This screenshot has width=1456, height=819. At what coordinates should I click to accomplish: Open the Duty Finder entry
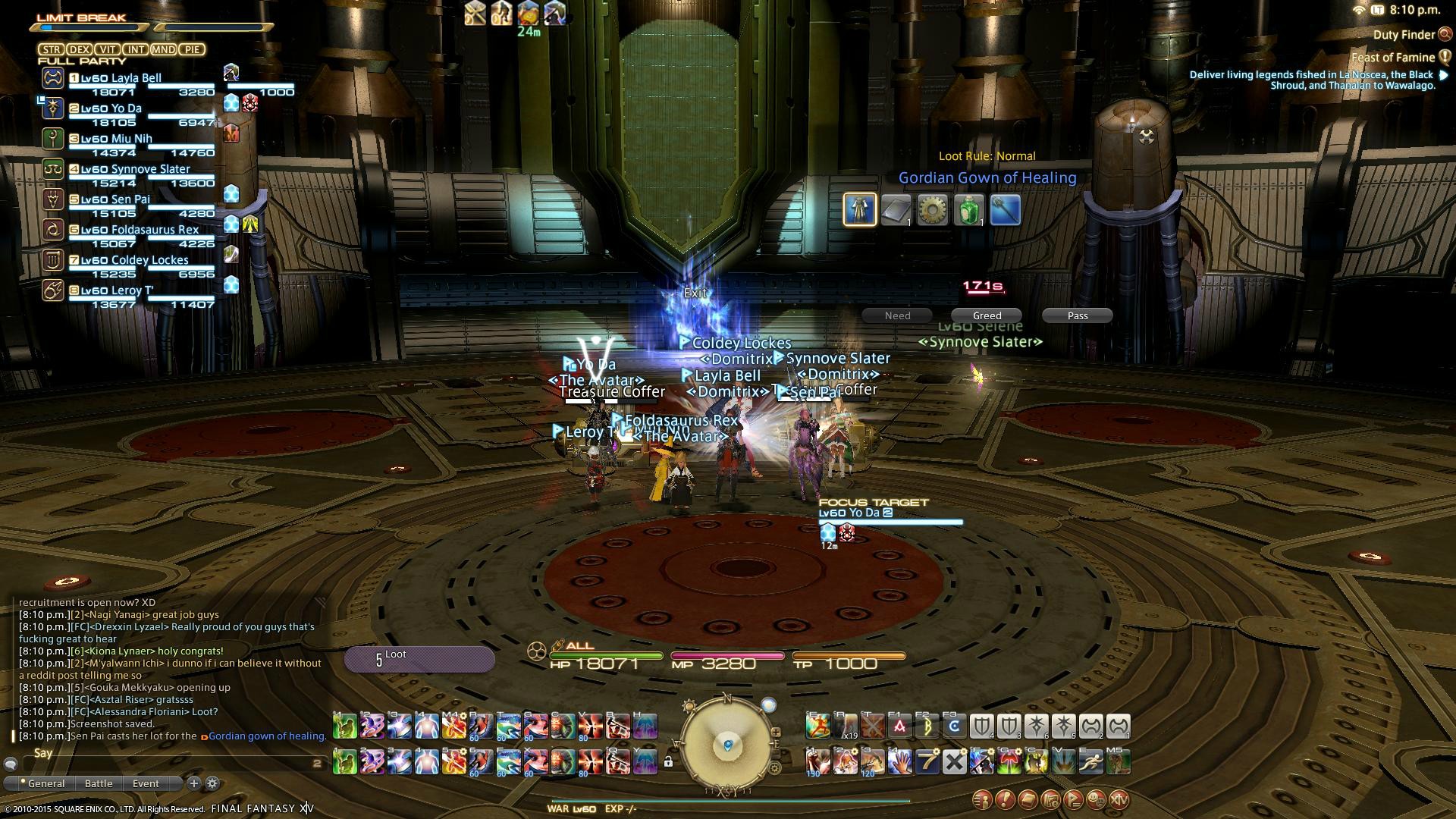click(x=1404, y=35)
